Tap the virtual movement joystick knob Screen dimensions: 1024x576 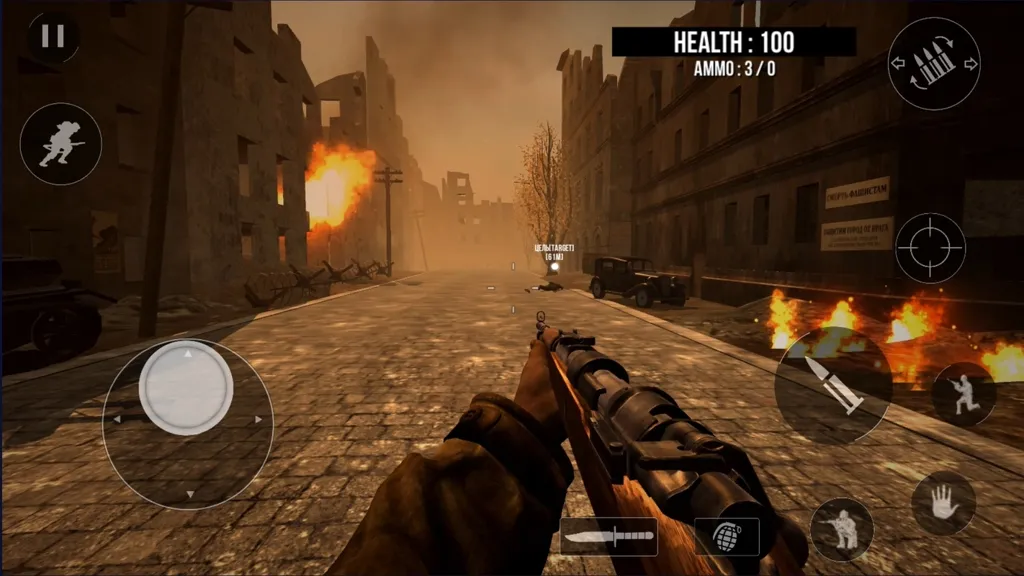pos(186,388)
